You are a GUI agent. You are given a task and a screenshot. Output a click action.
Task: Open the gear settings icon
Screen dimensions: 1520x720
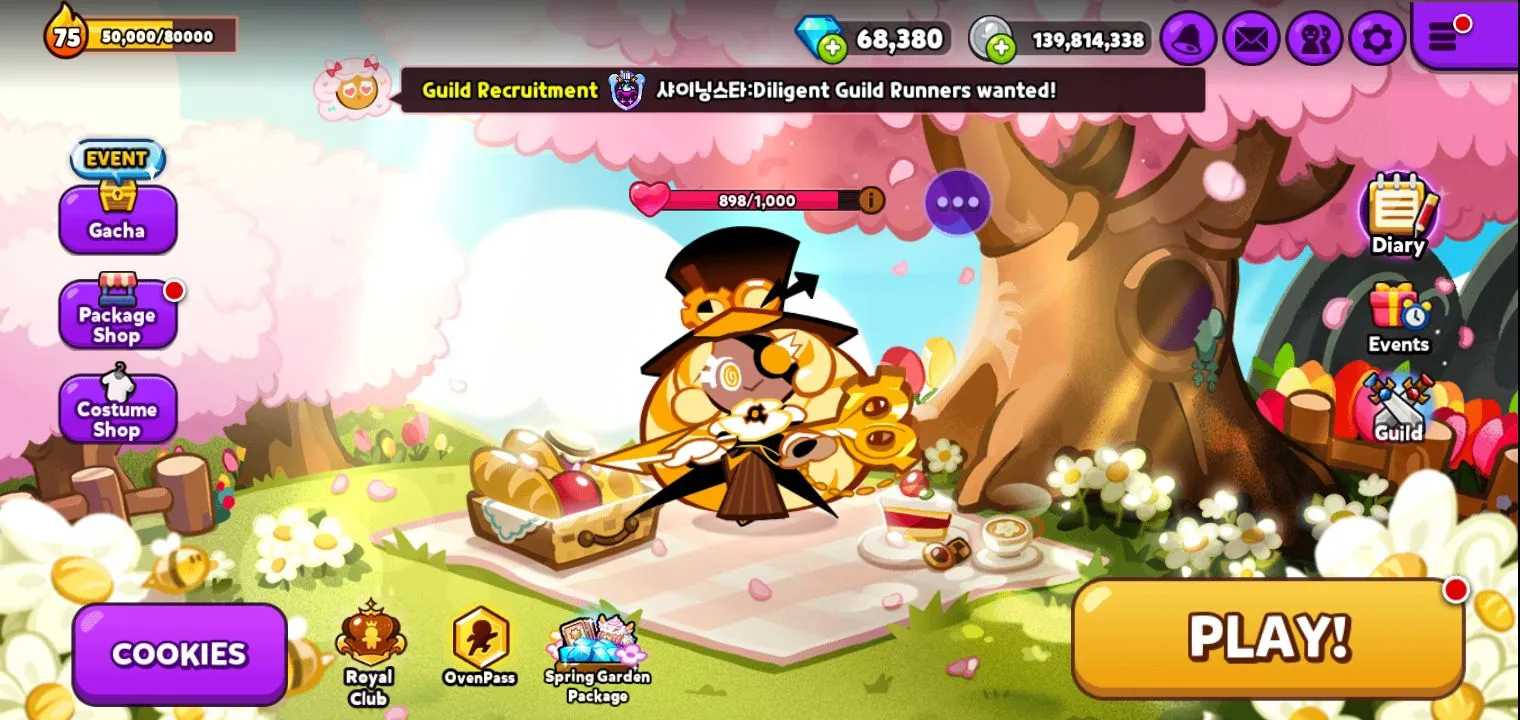(1377, 39)
